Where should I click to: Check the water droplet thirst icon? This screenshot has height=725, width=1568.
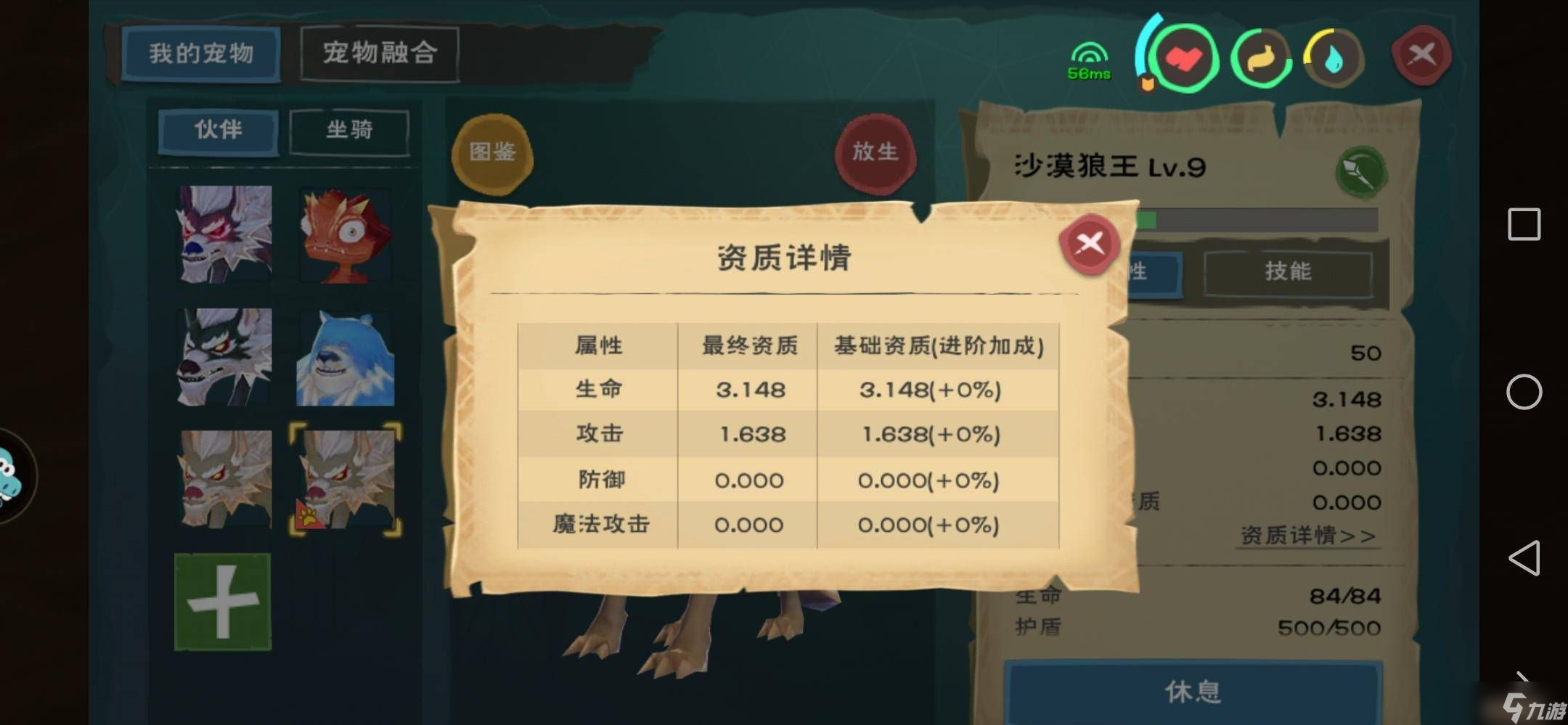click(x=1334, y=58)
